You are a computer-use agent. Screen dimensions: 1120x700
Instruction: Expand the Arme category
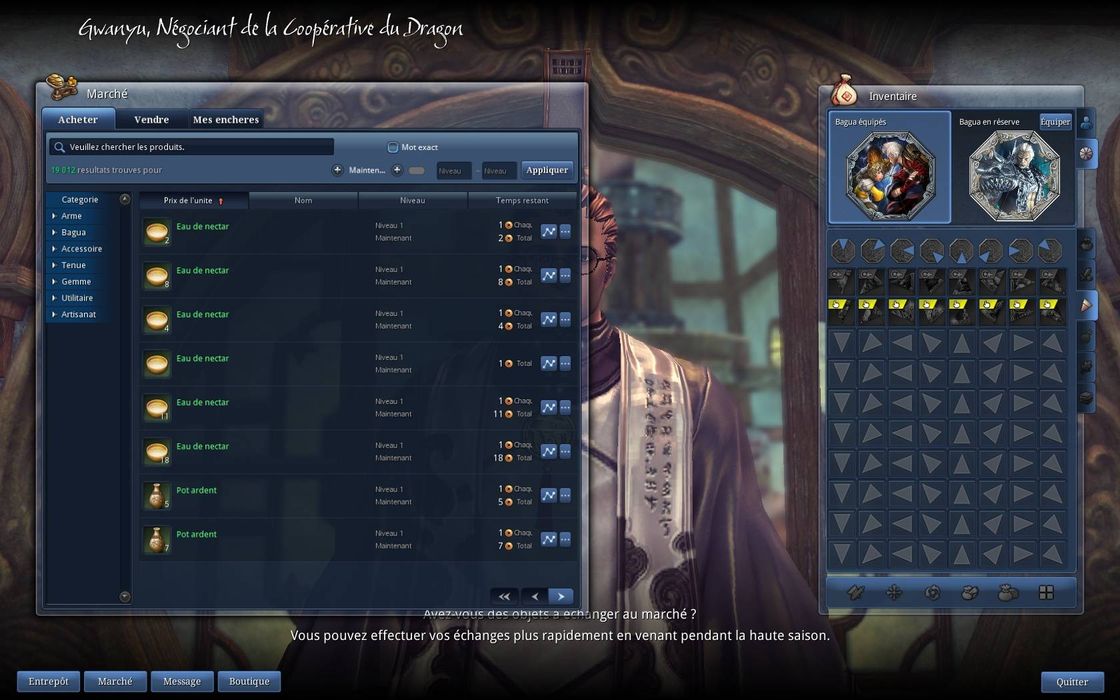[x=71, y=216]
